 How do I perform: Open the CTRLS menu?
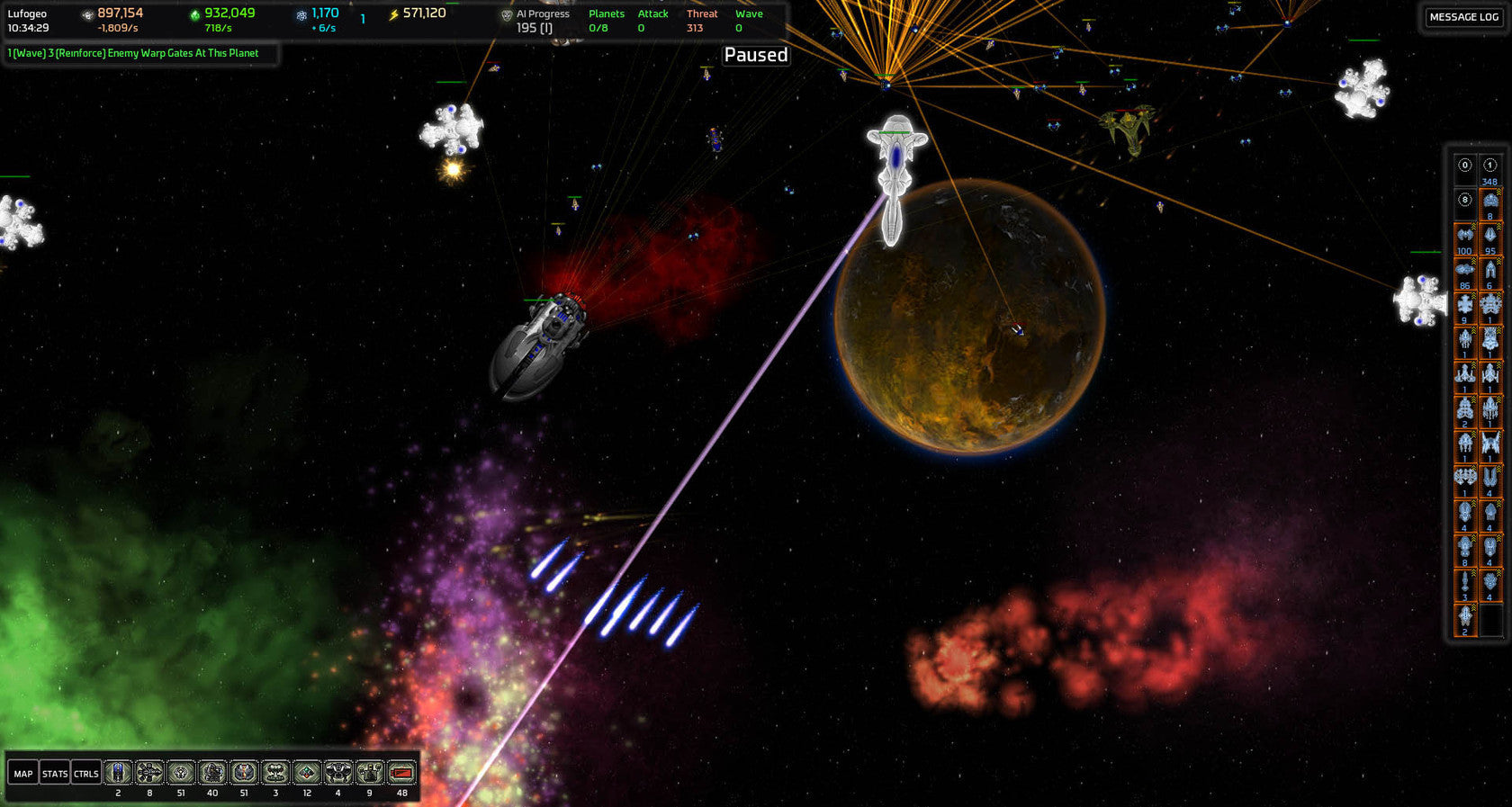pos(86,774)
